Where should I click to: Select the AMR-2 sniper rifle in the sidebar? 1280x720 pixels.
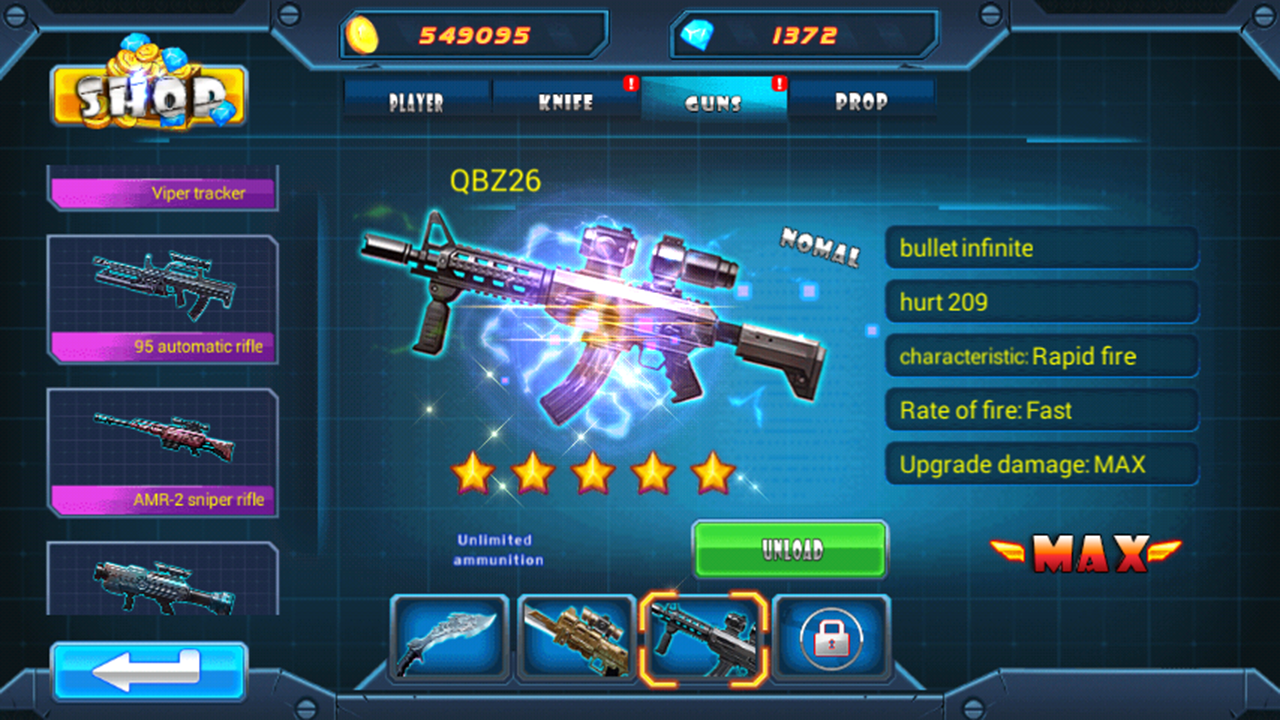click(163, 450)
